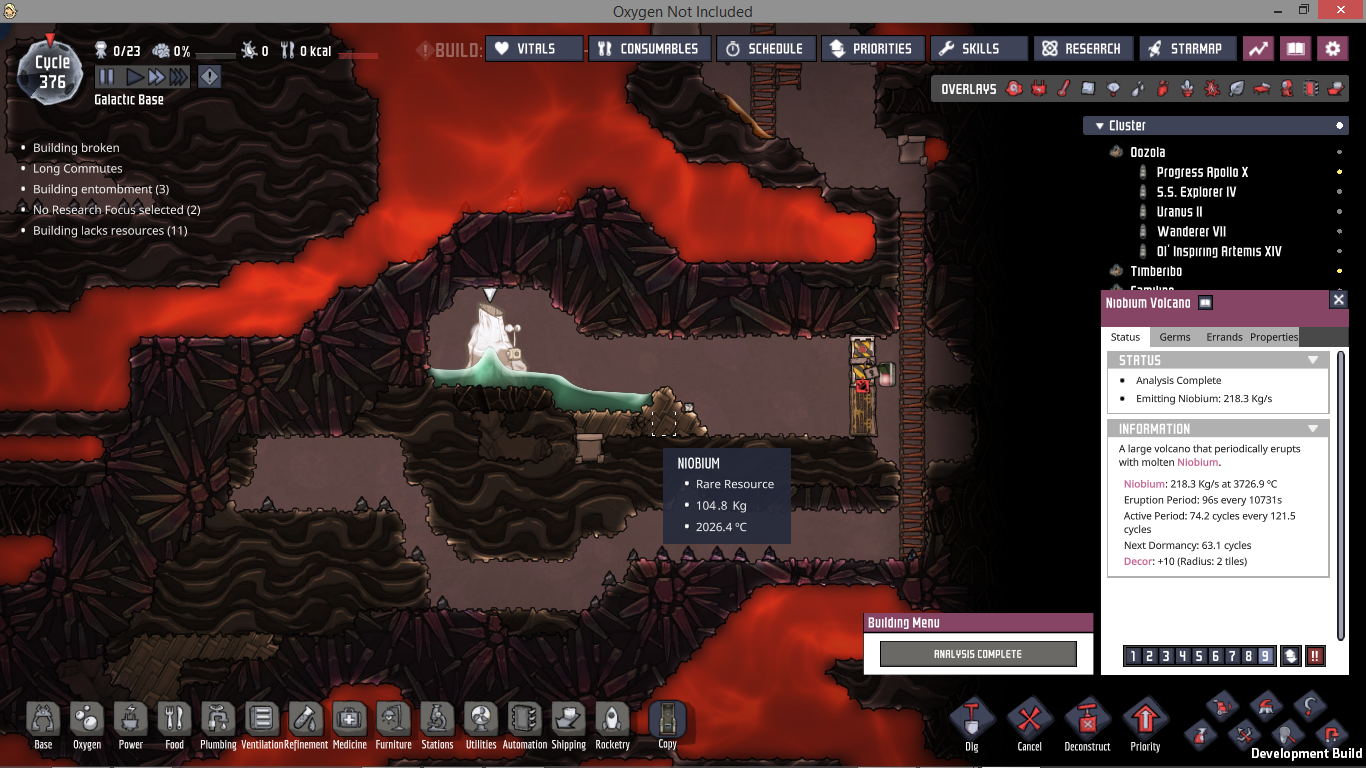Show the Schedule screen

click(x=765, y=48)
